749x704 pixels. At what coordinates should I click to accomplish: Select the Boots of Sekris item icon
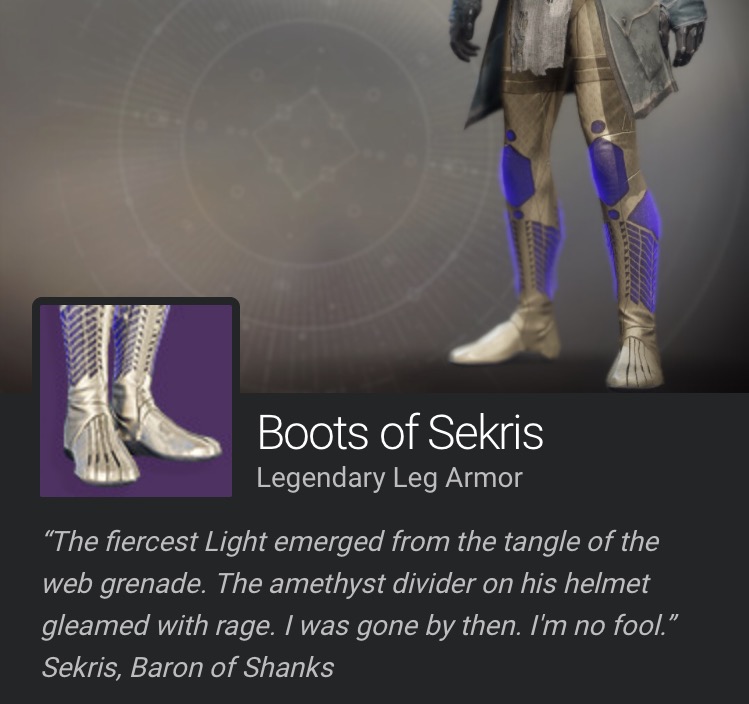(136, 400)
